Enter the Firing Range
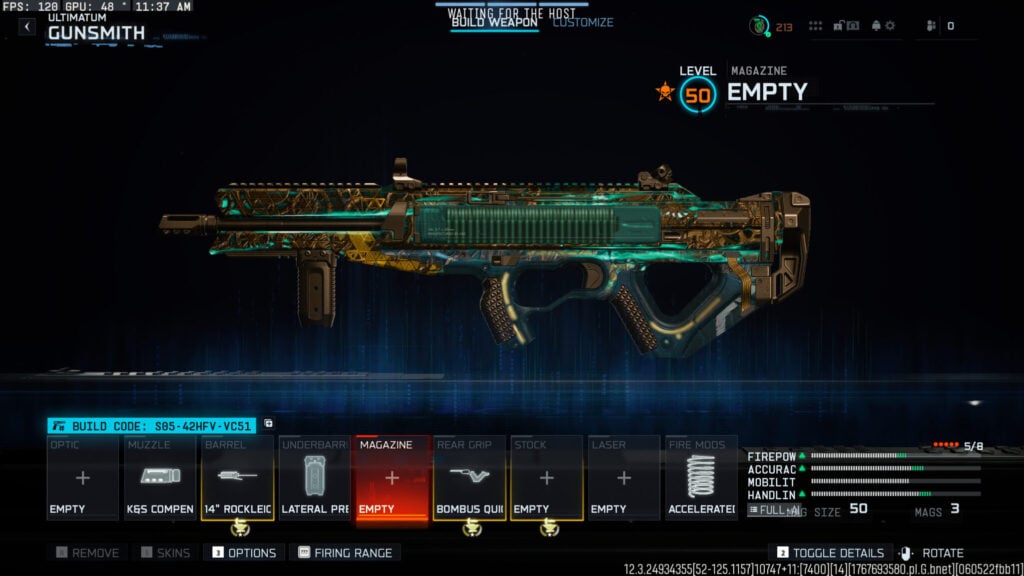 (x=345, y=553)
